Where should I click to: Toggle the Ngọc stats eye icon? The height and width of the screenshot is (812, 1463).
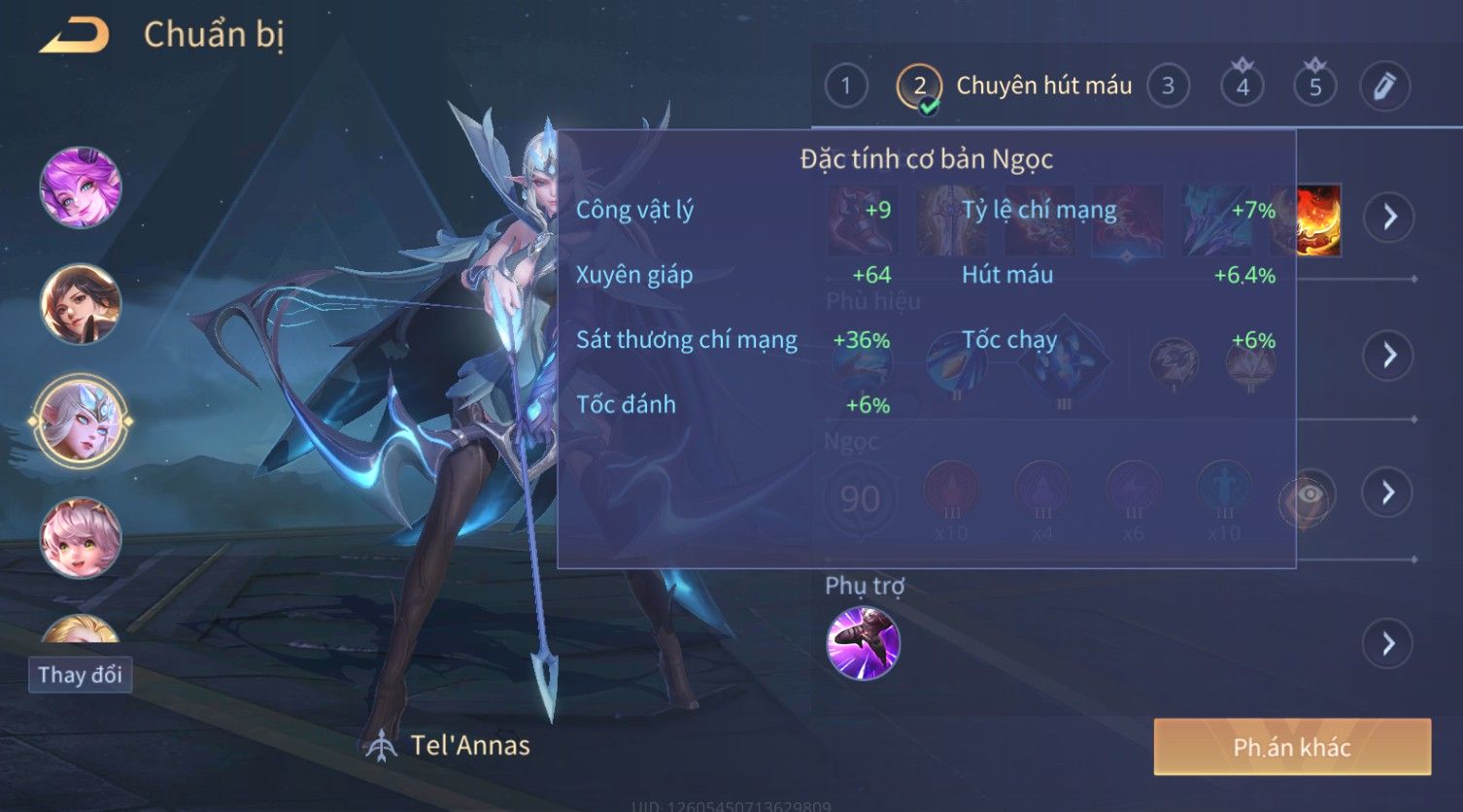[x=1308, y=496]
